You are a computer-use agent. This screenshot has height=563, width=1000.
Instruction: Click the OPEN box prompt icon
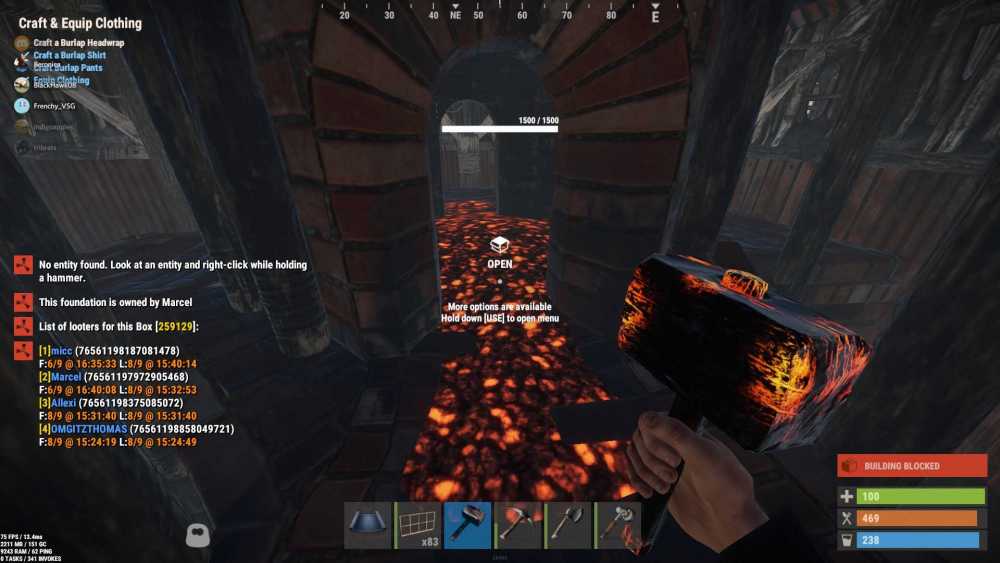point(499,245)
